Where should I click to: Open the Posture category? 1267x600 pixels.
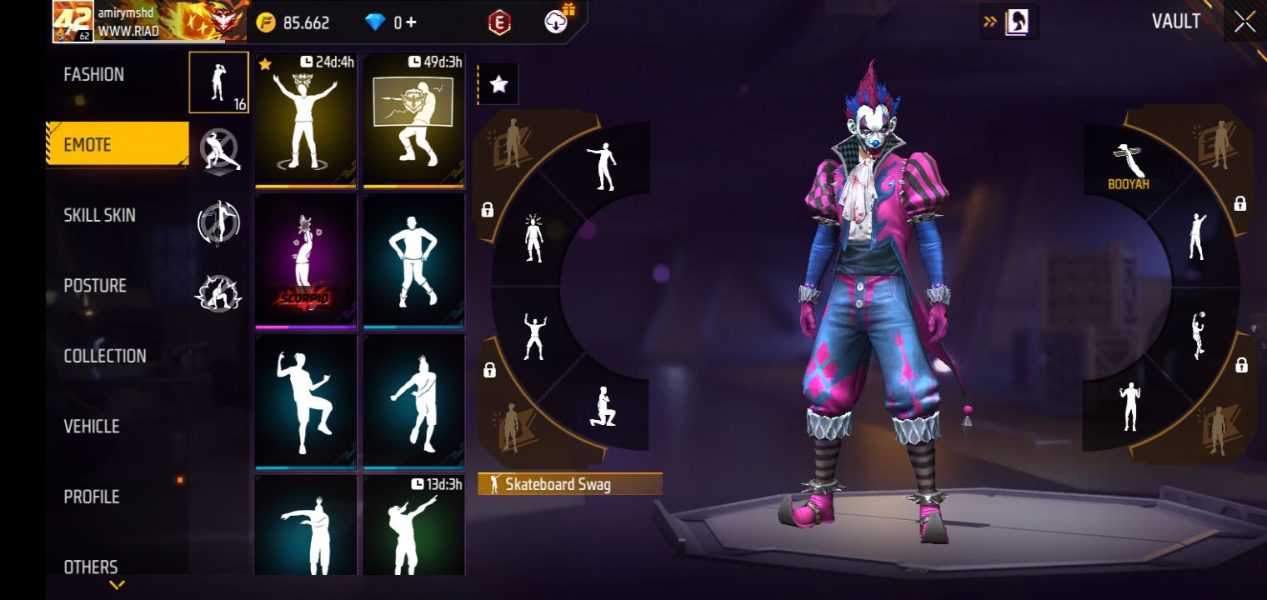95,286
